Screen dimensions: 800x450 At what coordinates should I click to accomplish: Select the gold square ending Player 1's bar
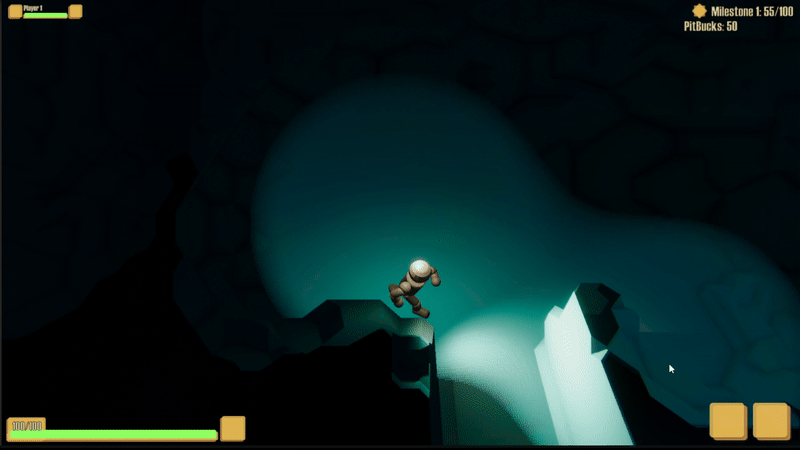pyautogui.click(x=75, y=12)
